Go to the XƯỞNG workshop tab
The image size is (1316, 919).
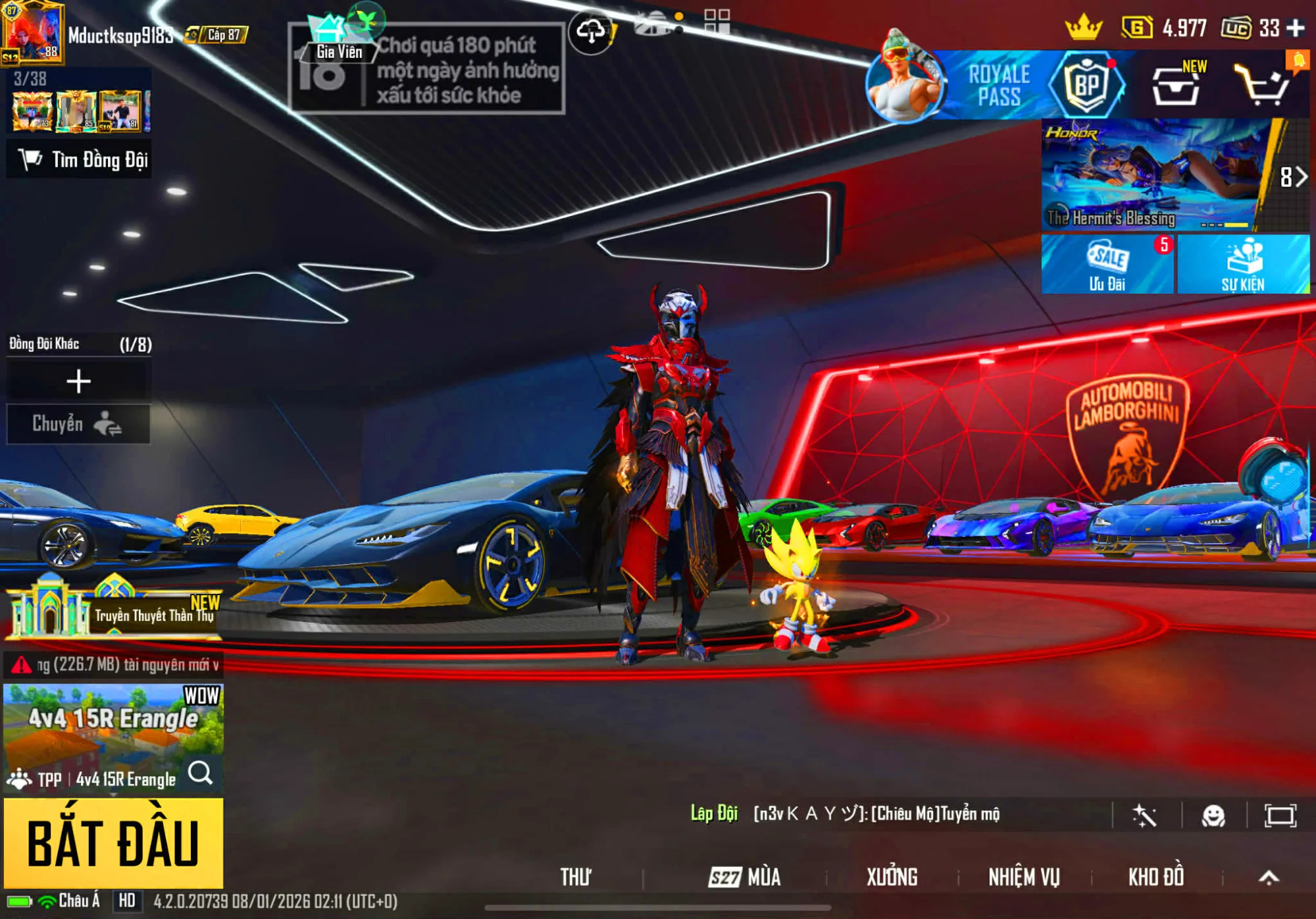[x=892, y=877]
